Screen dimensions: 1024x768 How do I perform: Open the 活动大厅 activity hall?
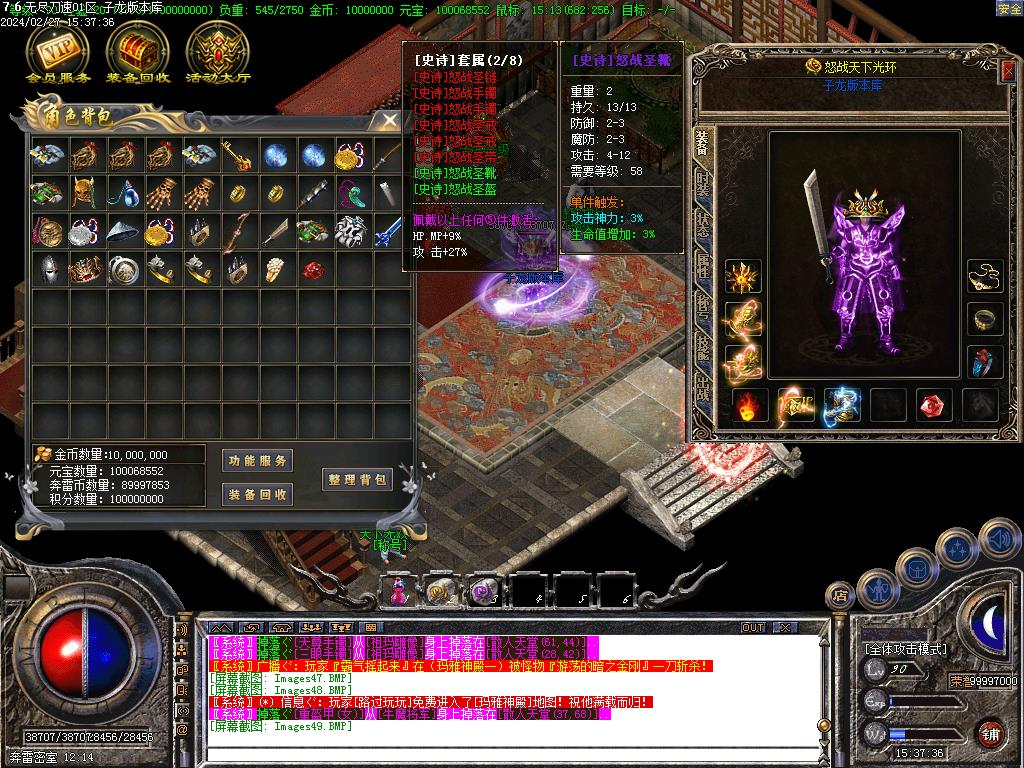(x=217, y=51)
